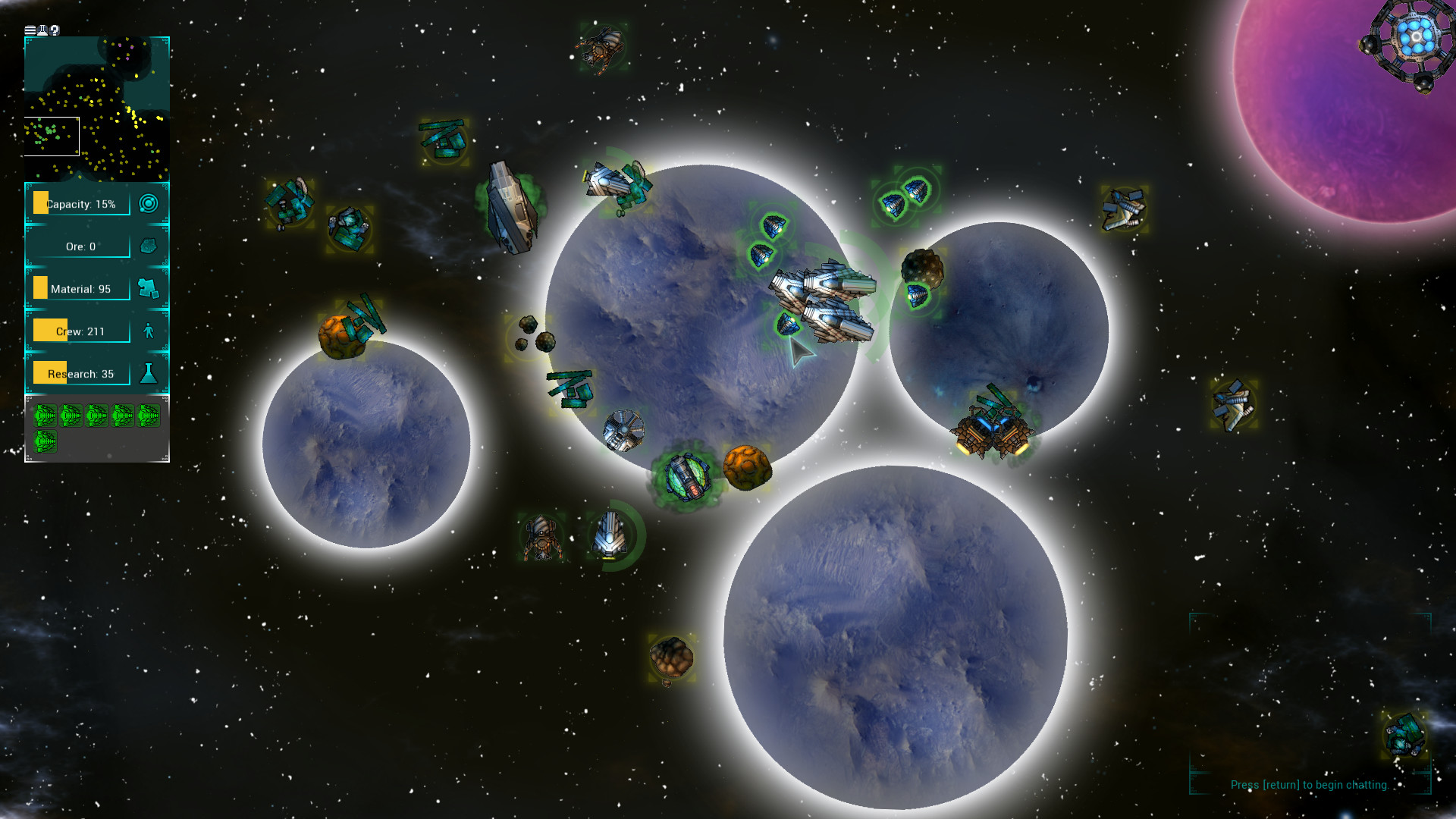Screen dimensions: 1456x819
Task: Click the Capacity orbit icon
Action: 149,202
